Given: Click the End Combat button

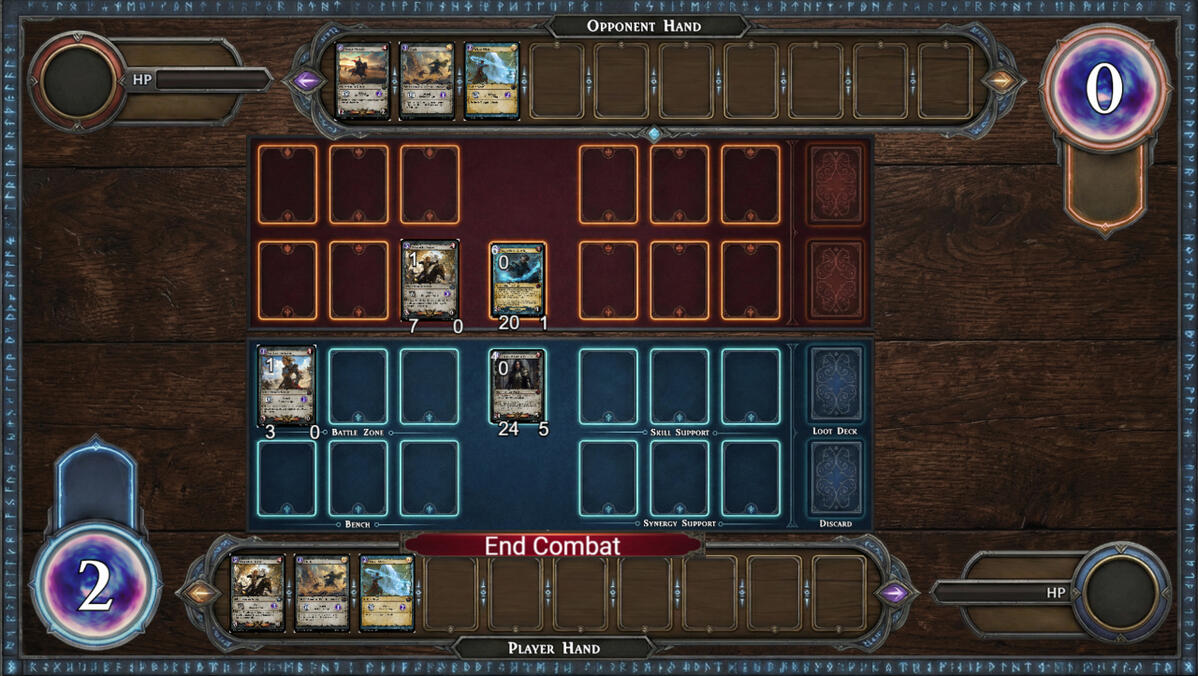Looking at the screenshot, I should pos(552,546).
